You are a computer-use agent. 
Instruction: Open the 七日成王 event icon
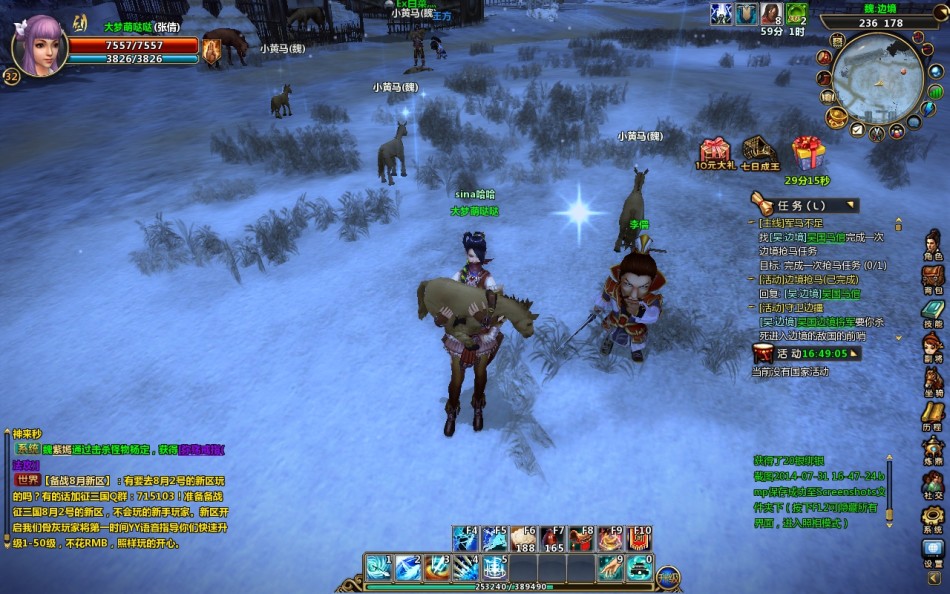click(760, 152)
